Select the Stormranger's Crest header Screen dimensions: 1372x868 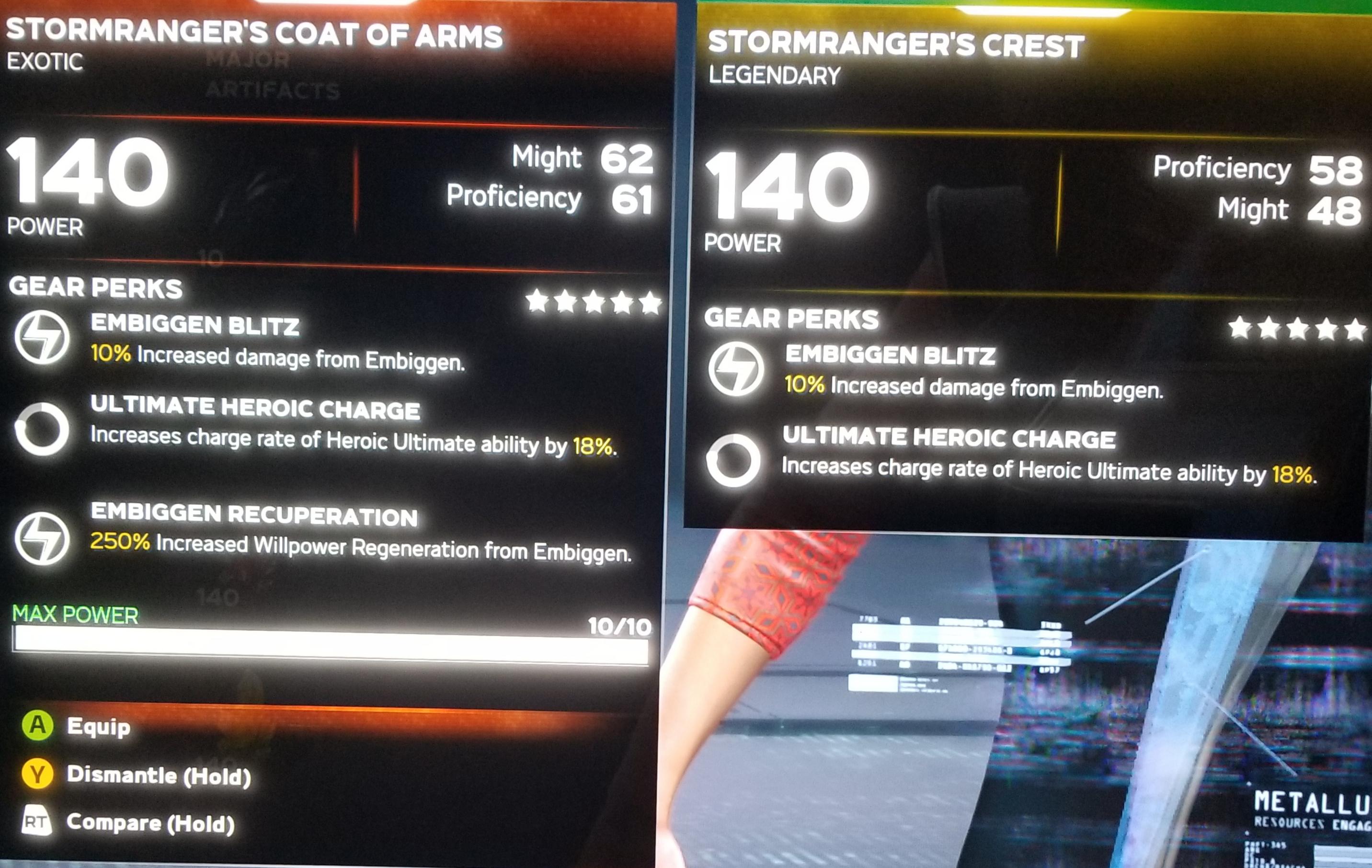896,45
